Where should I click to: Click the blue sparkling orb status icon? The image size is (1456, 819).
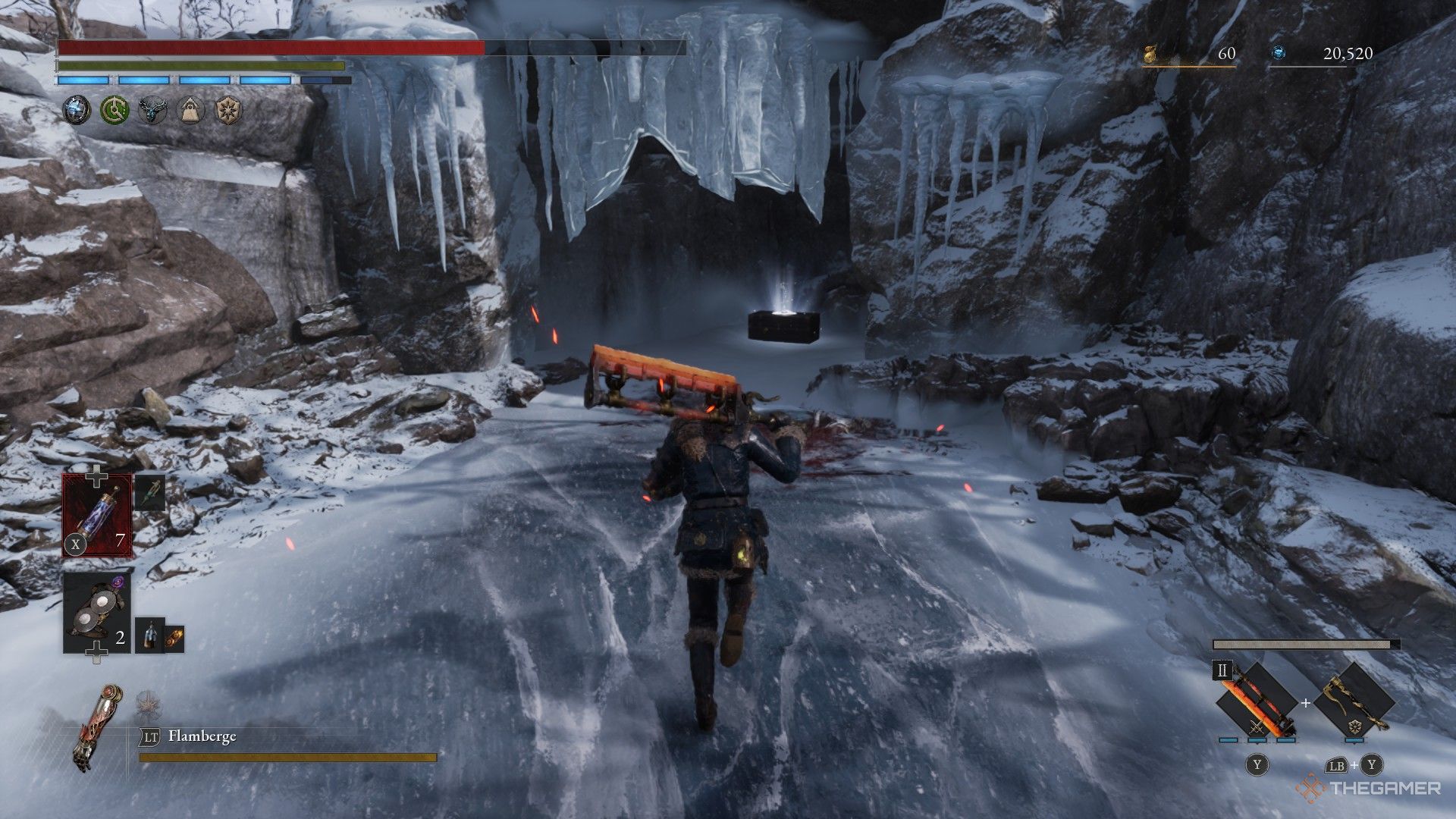(77, 111)
